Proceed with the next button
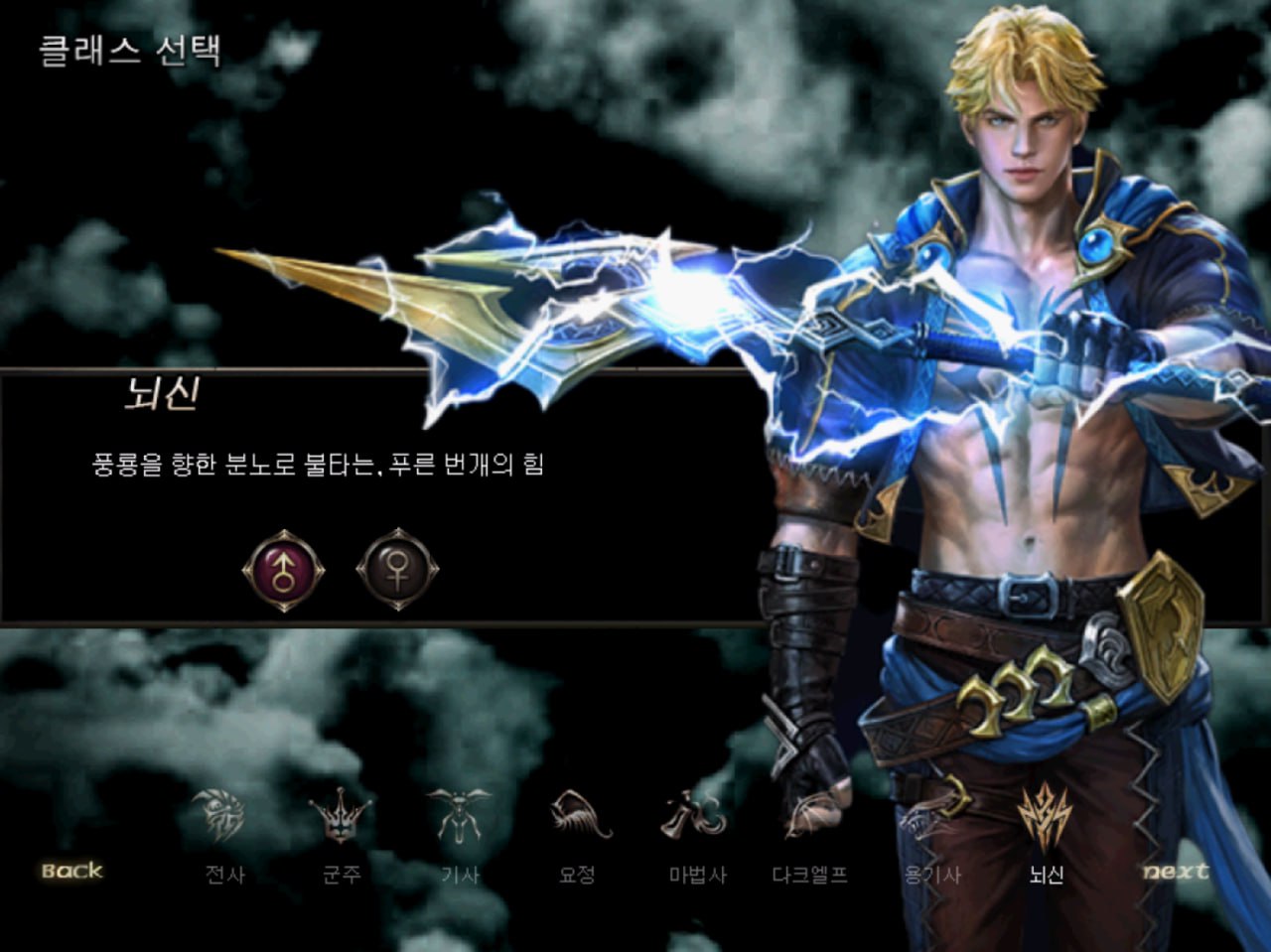1271x952 pixels. pos(1176,871)
